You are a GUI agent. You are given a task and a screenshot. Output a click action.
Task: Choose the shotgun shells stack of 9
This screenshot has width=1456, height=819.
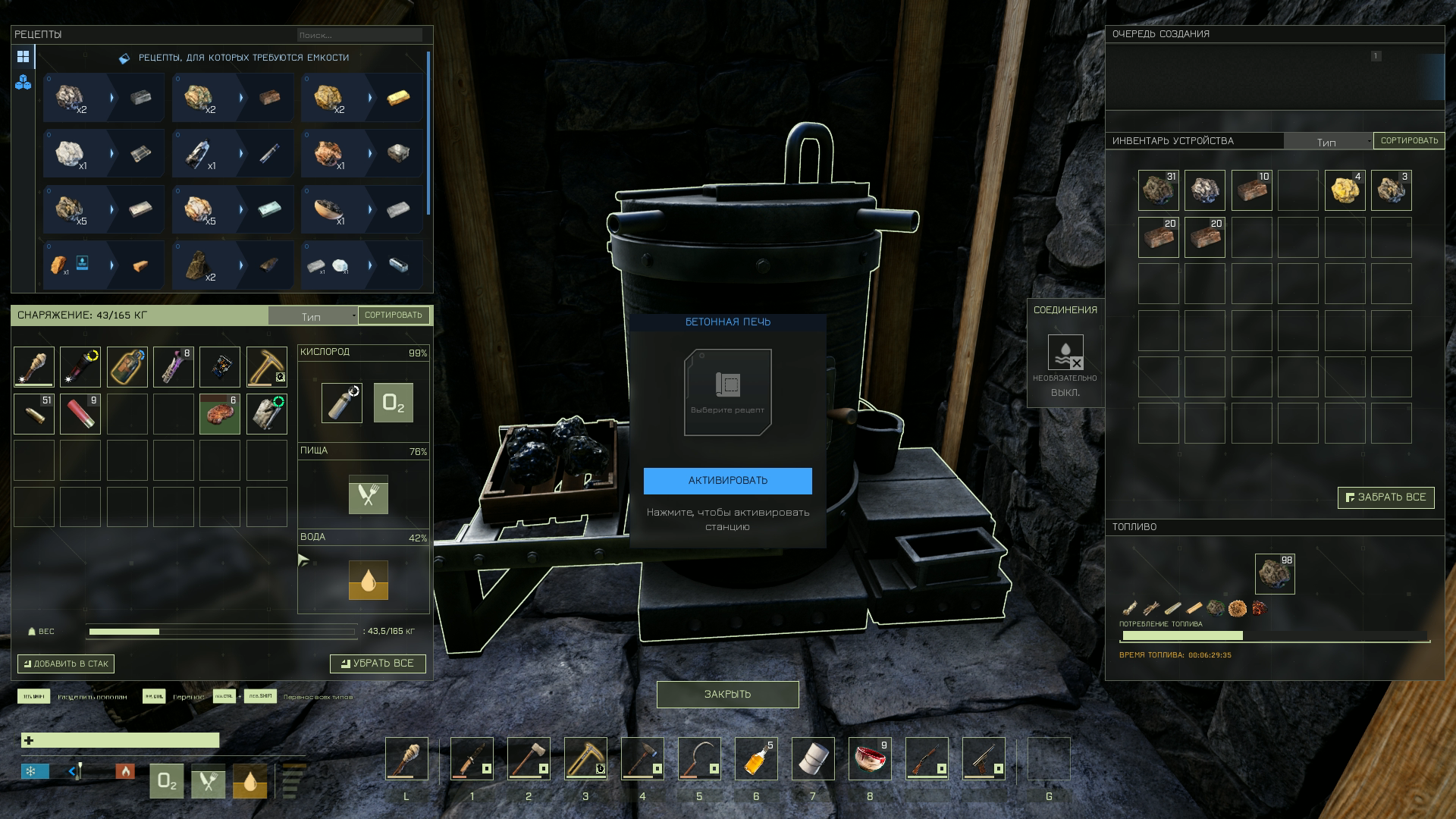point(80,414)
